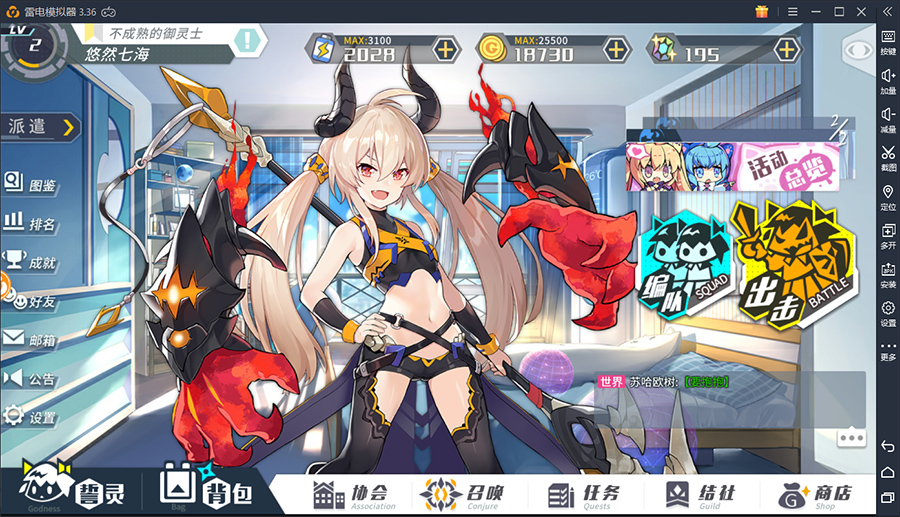Add gold coins with the plus button

tap(616, 48)
